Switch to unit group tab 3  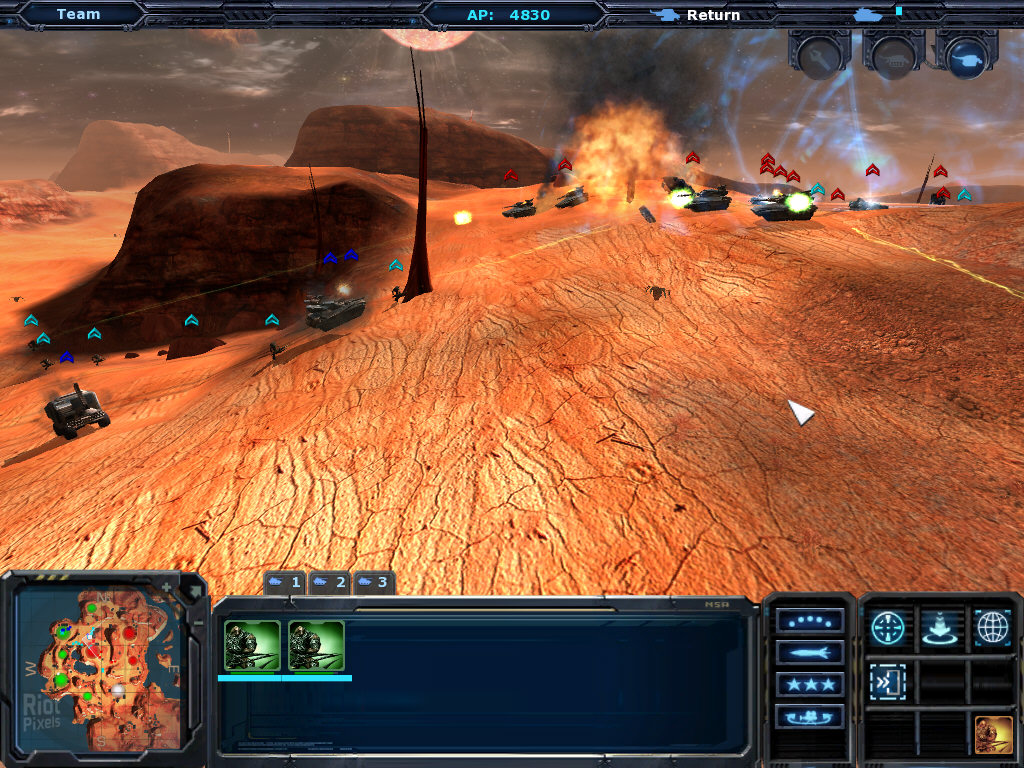coord(373,582)
